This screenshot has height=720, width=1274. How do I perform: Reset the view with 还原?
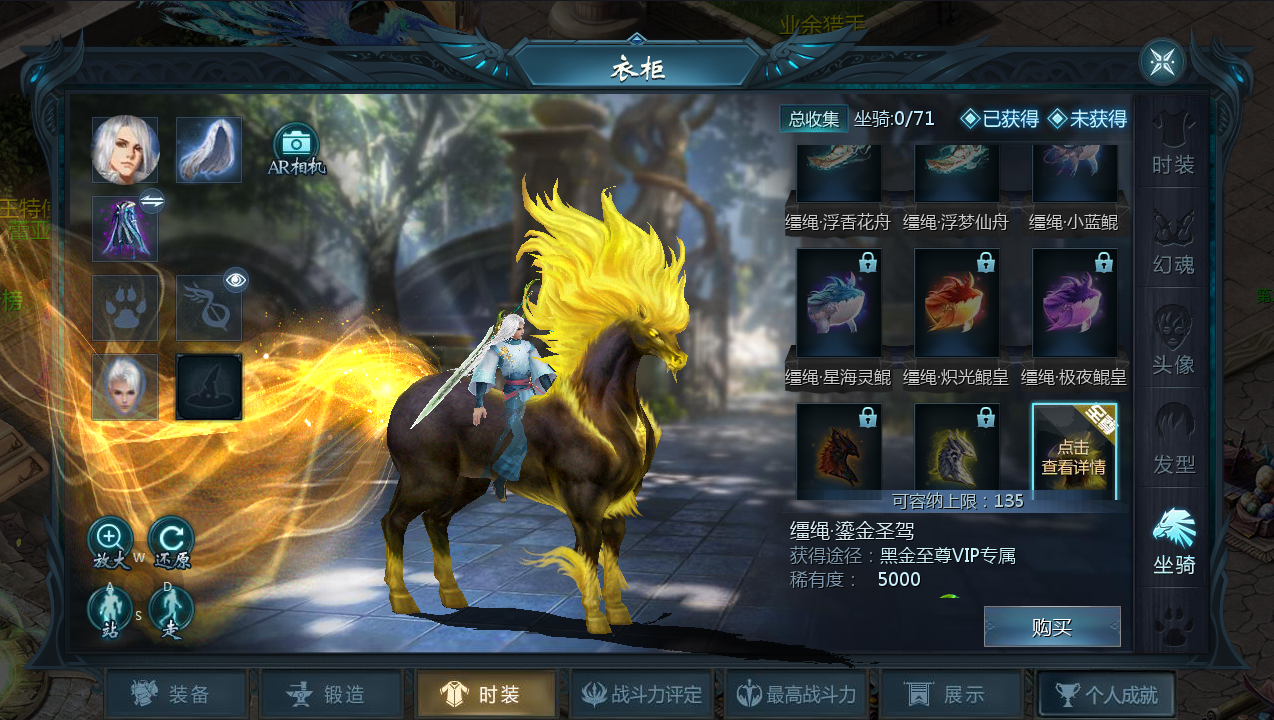click(170, 540)
